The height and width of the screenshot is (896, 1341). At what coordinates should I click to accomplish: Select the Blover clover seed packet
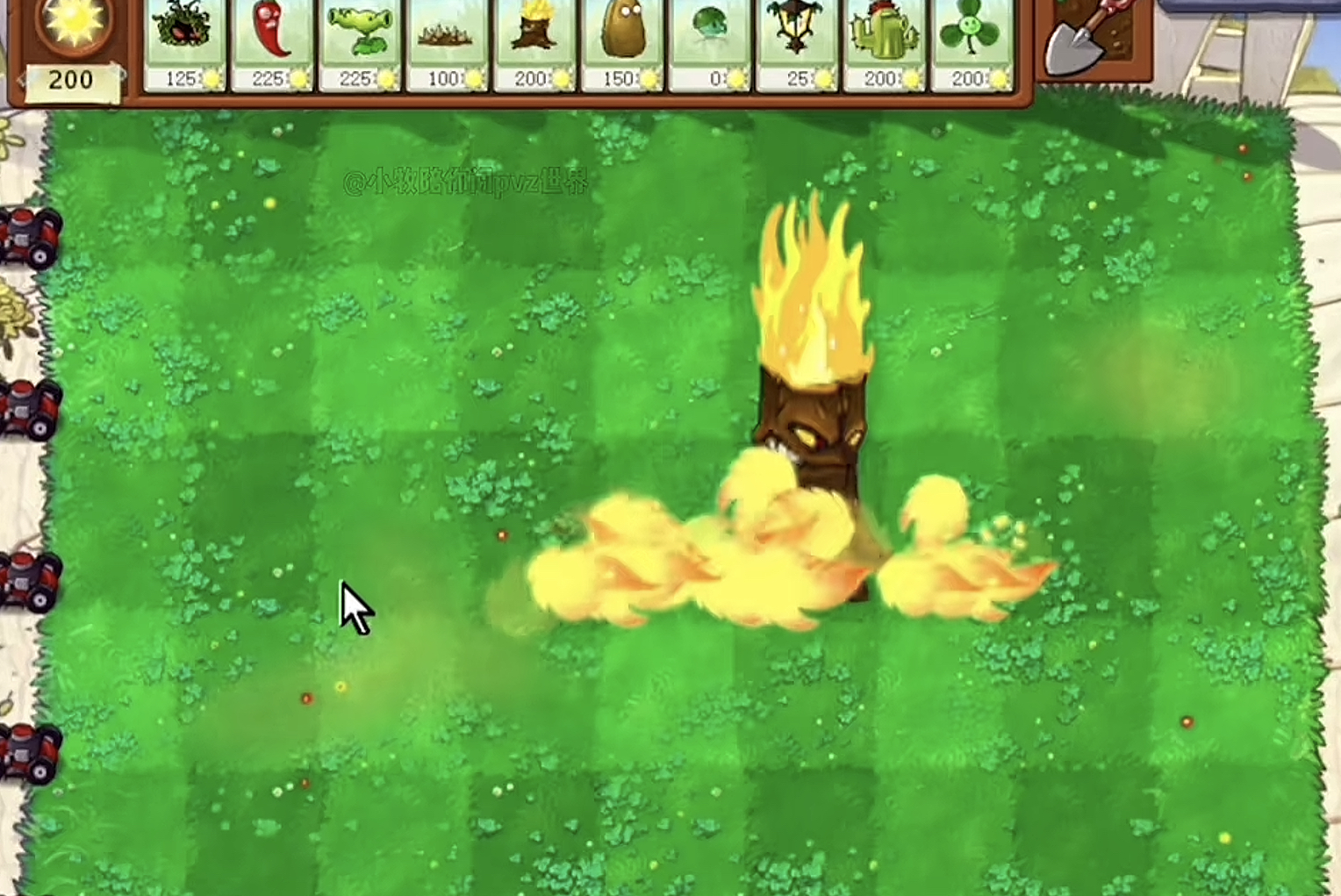point(972,42)
